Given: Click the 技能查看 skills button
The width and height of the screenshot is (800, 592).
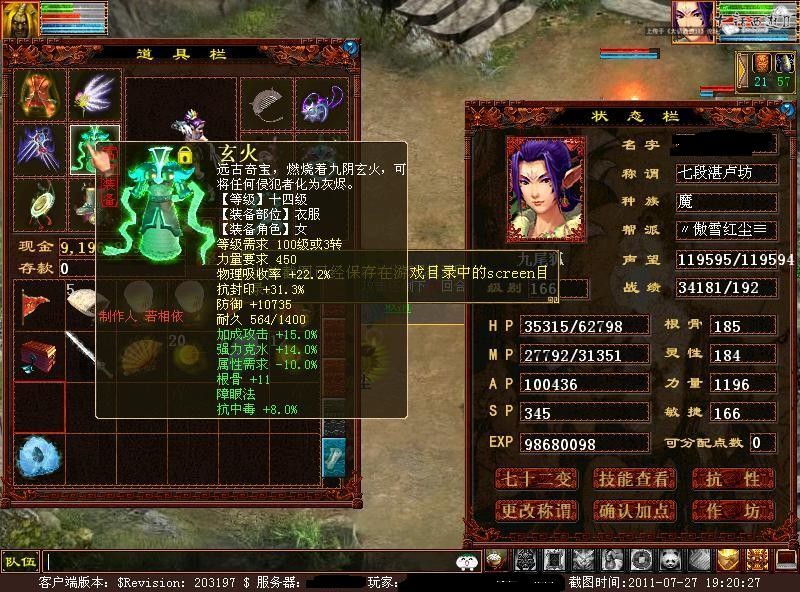Looking at the screenshot, I should pyautogui.click(x=634, y=479).
